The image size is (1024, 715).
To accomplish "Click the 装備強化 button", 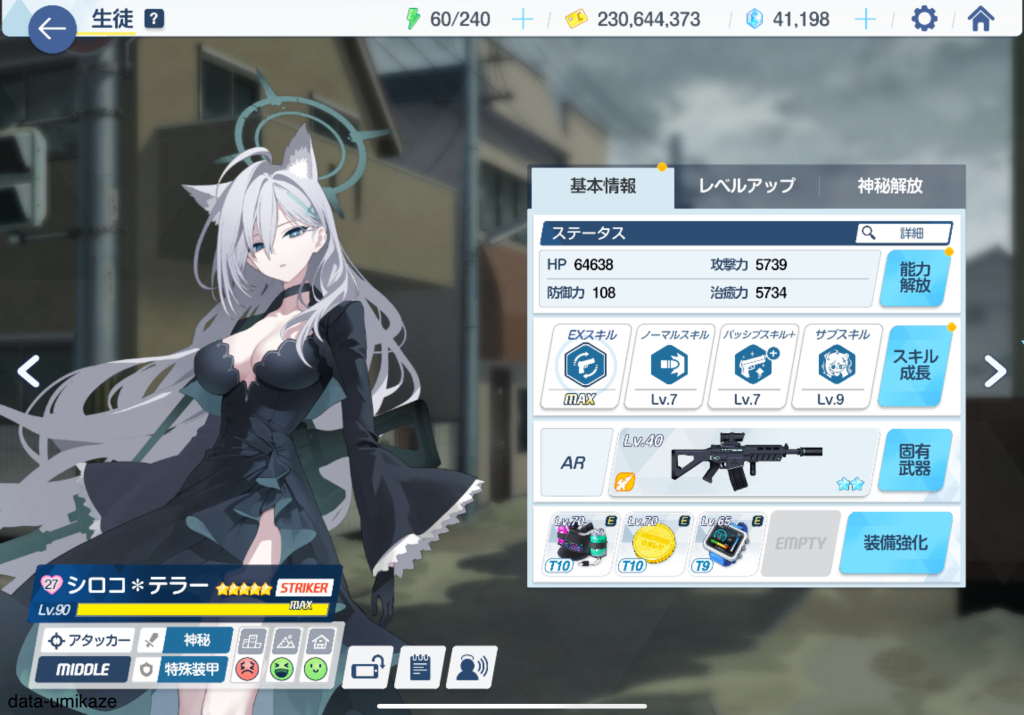I will 894,543.
